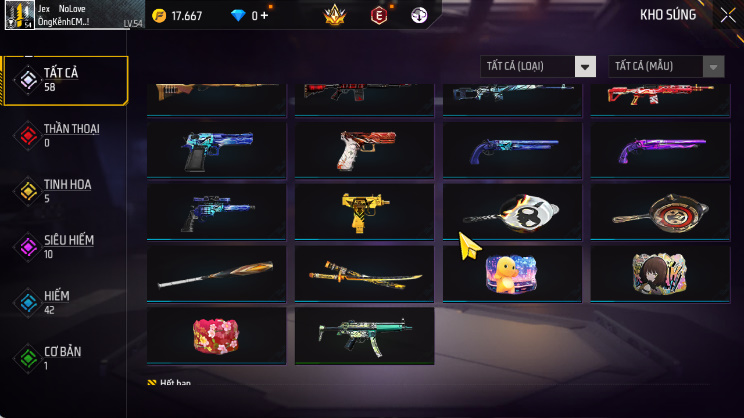Select the anime girl gloo wall skin

(x=660, y=273)
